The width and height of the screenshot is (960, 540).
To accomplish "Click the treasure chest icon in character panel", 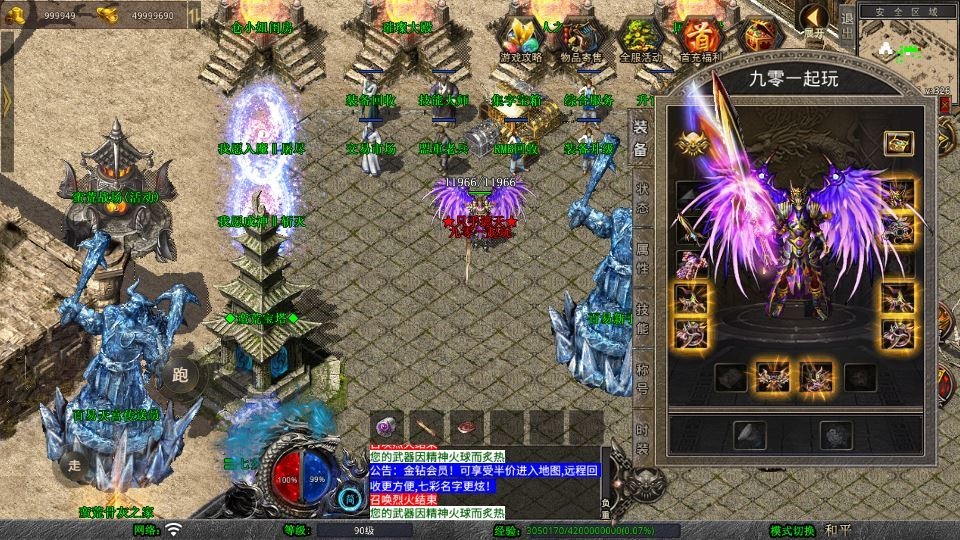I will tap(898, 143).
